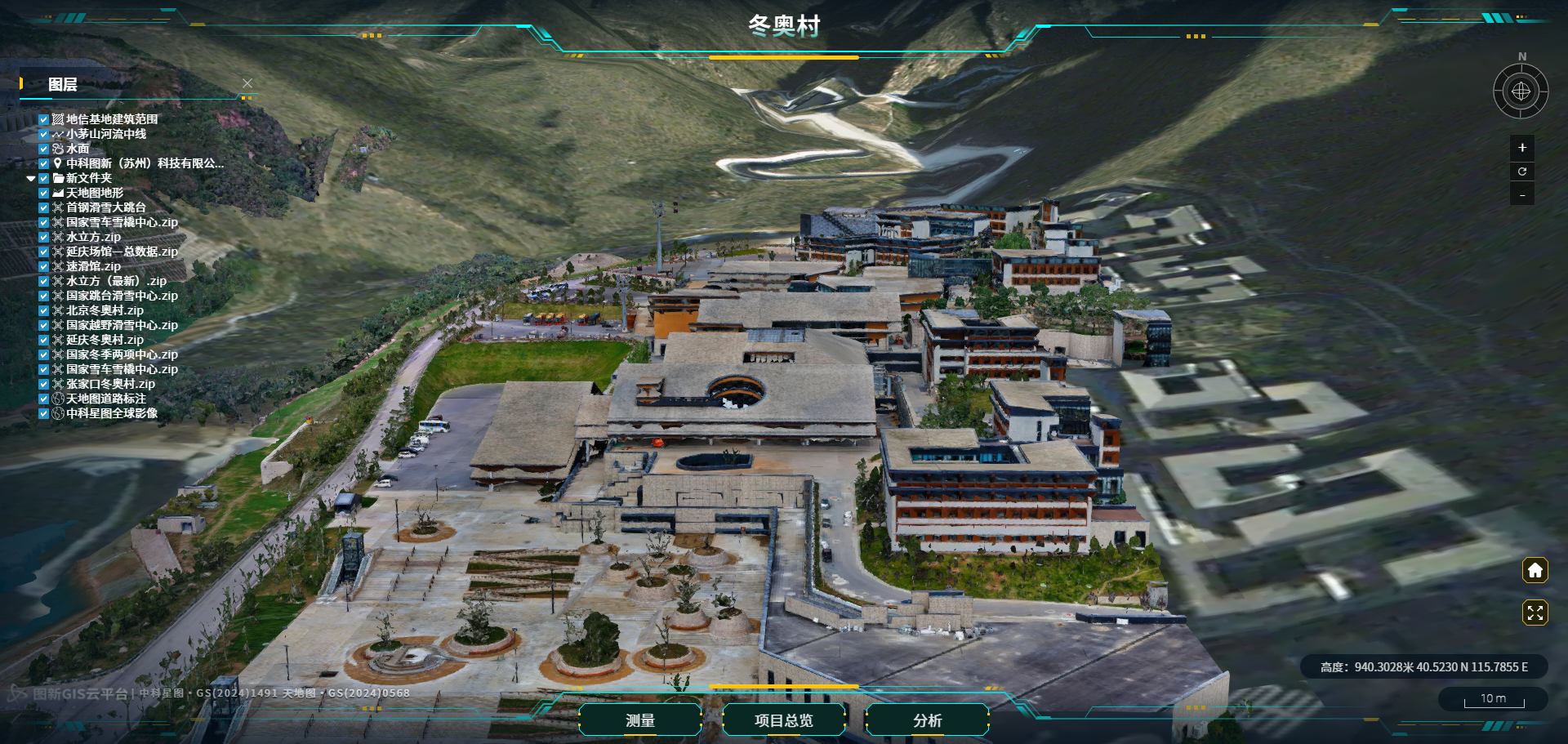The image size is (1568, 744).
Task: Close the 图层 layers panel
Action: (x=247, y=83)
